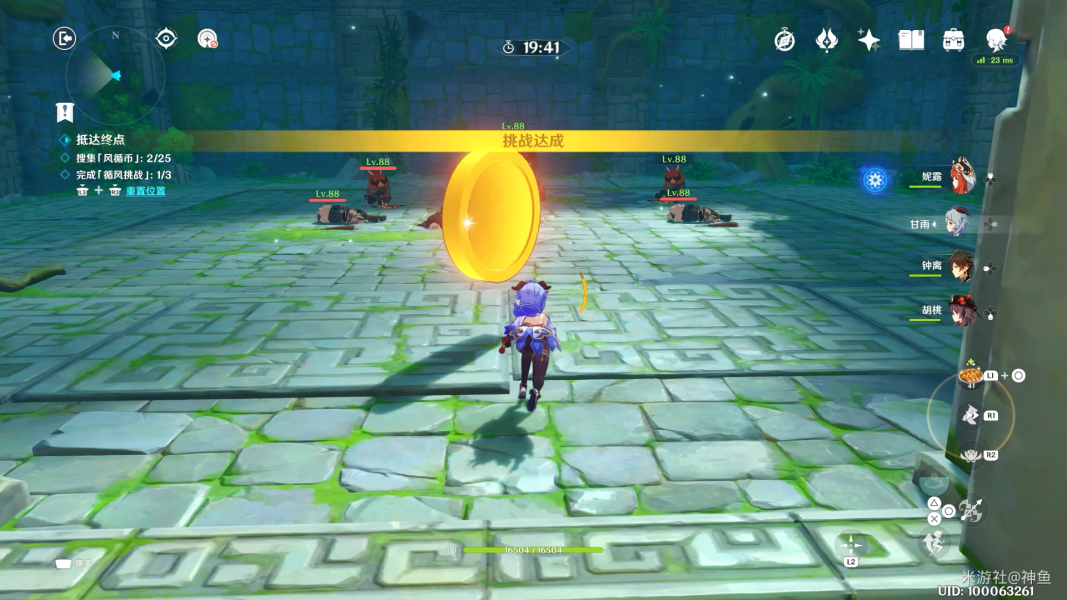Open the quest banner exclamation icon
1067x600 pixels.
65,112
